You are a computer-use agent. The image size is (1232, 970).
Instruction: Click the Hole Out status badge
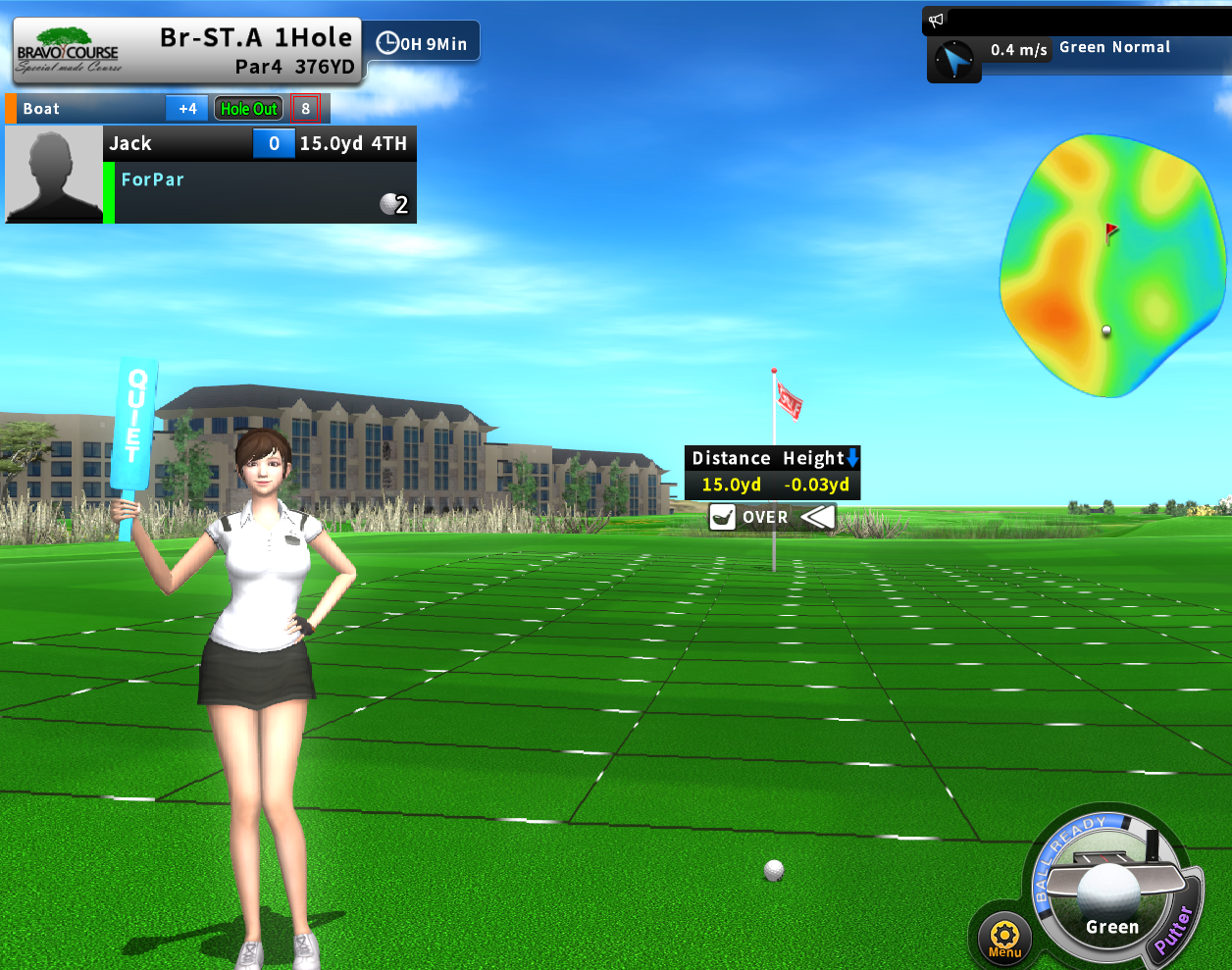pyautogui.click(x=249, y=109)
